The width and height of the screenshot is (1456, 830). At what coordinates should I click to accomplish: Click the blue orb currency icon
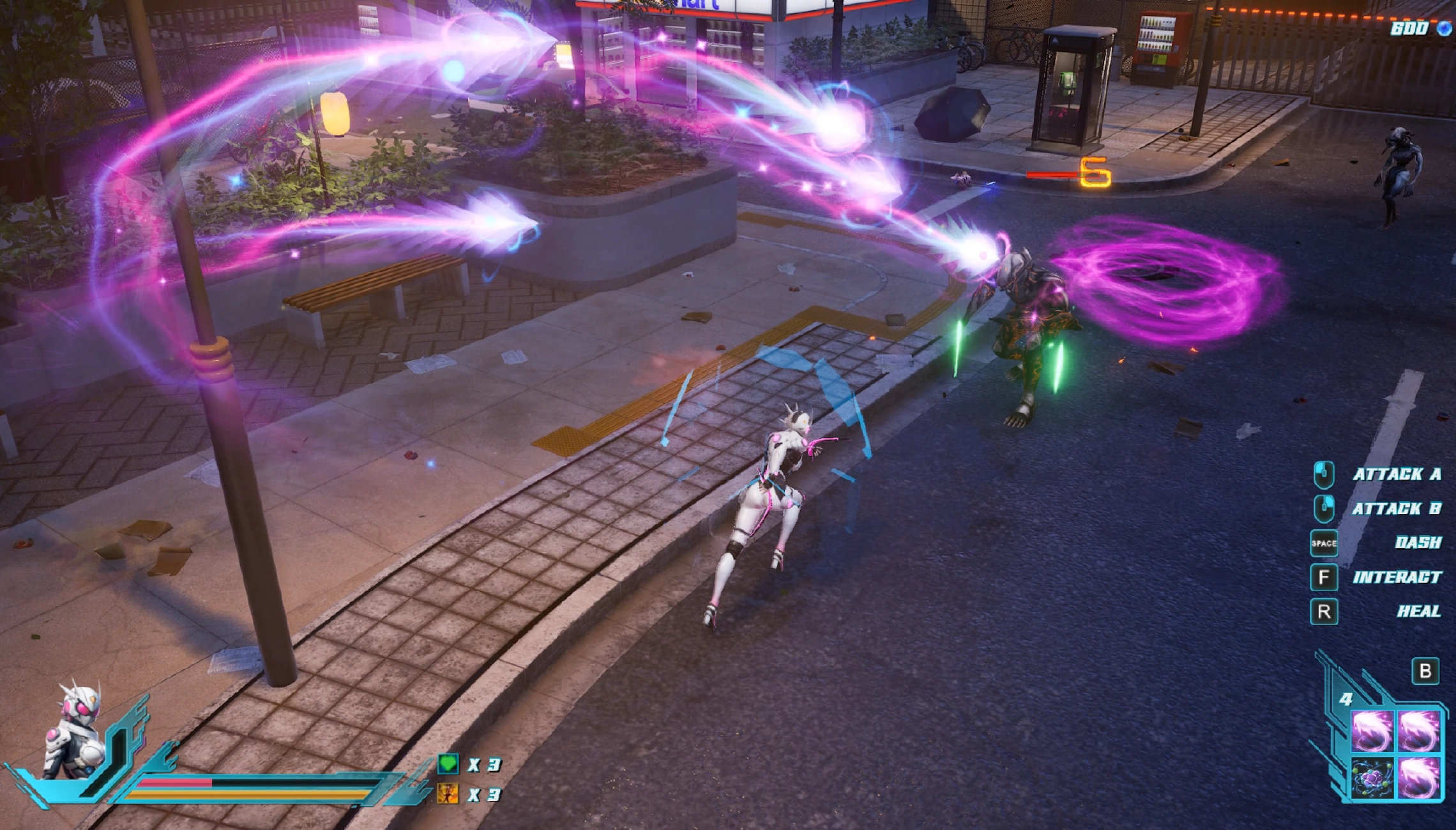point(1444,28)
